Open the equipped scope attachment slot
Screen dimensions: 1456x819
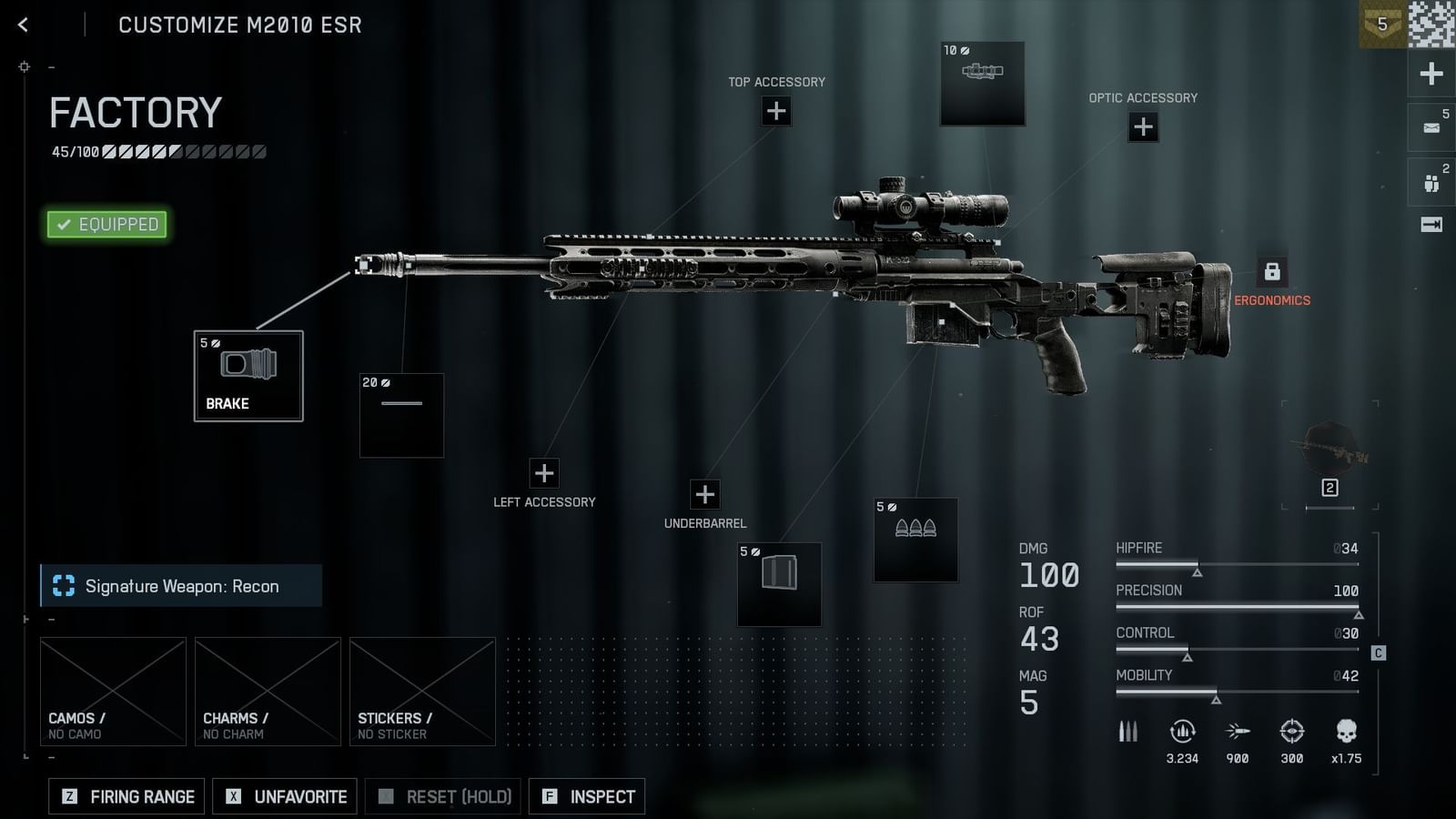pyautogui.click(x=984, y=83)
